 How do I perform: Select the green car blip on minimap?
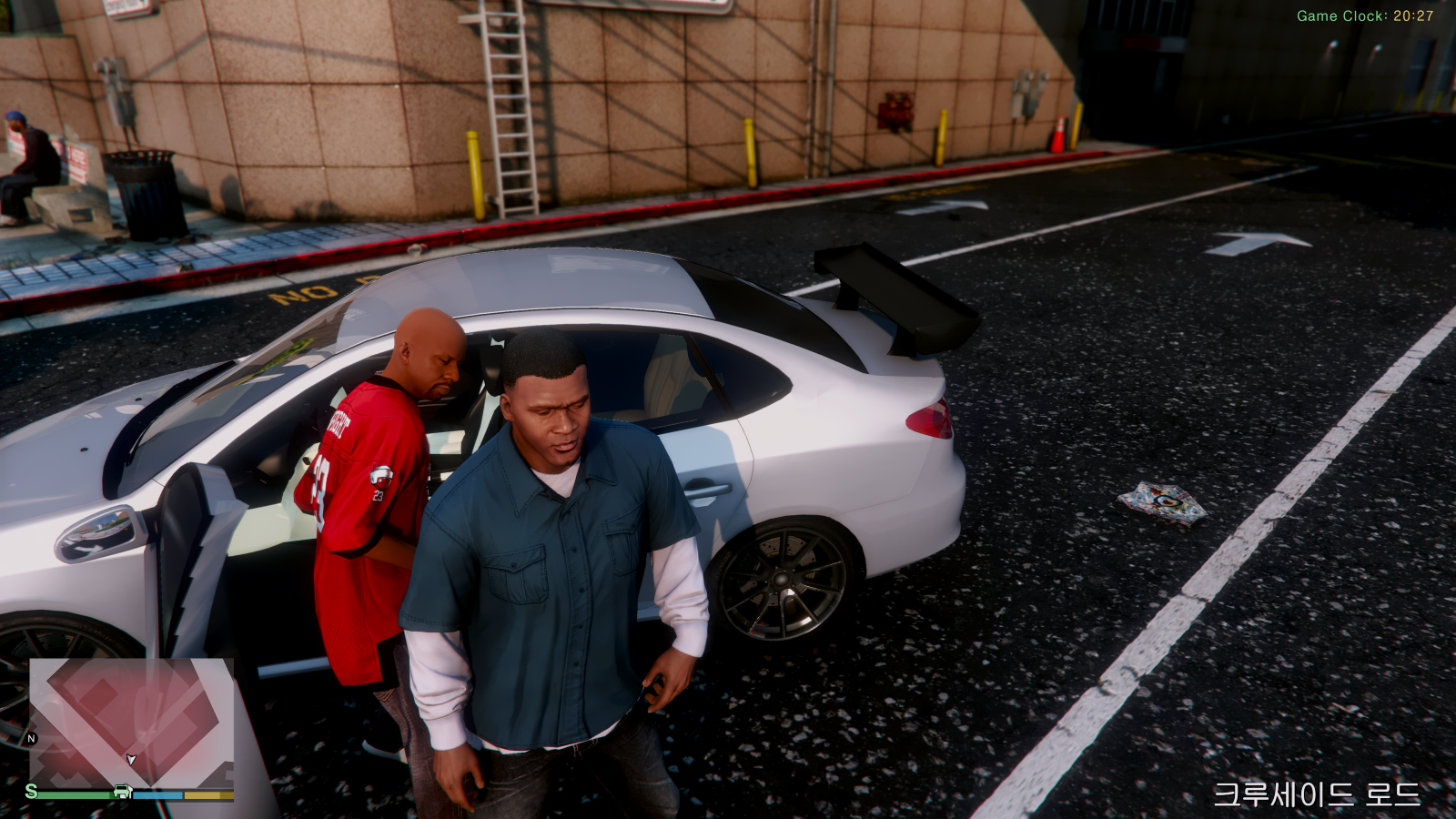(x=122, y=792)
